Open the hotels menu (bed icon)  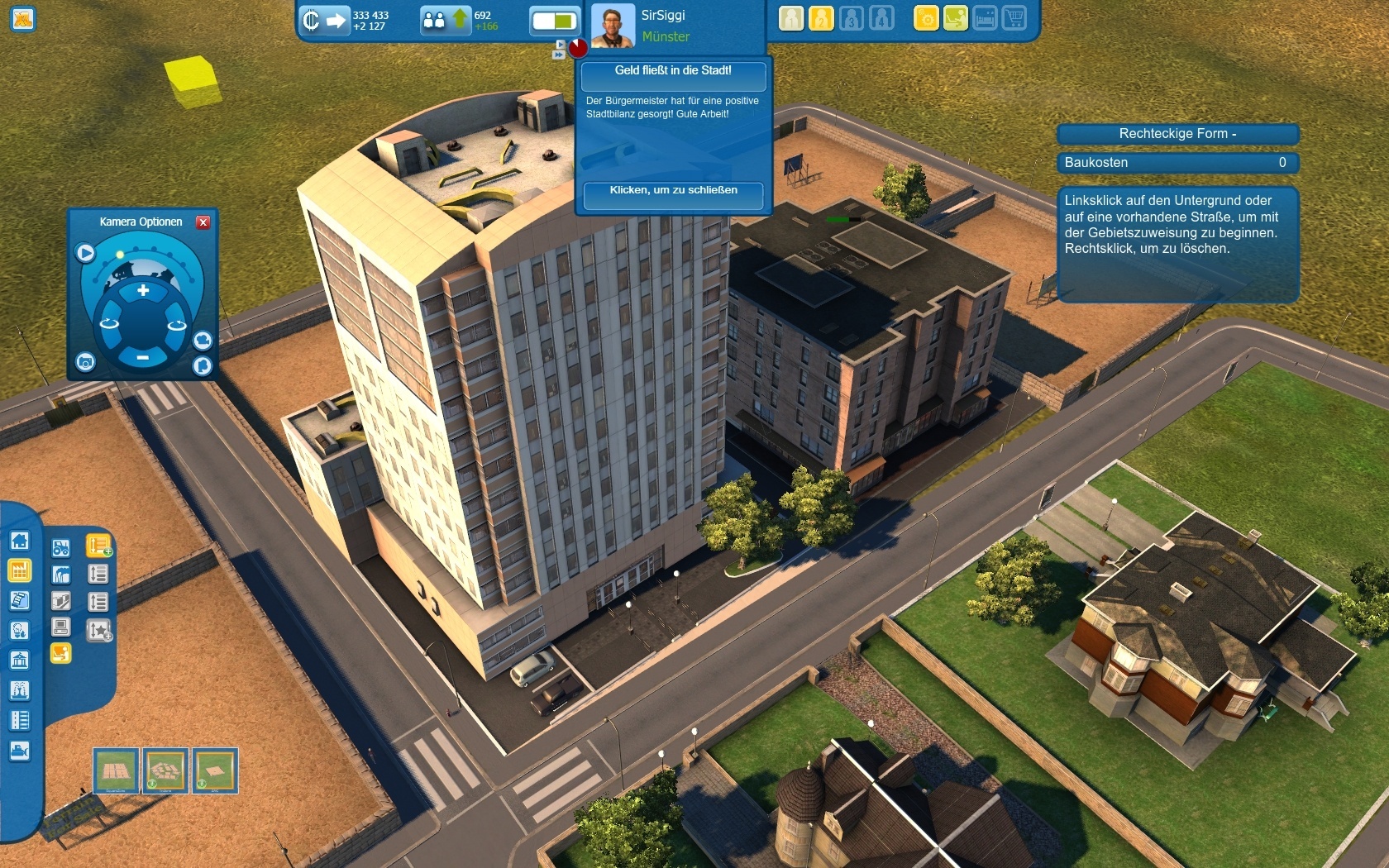click(x=986, y=18)
